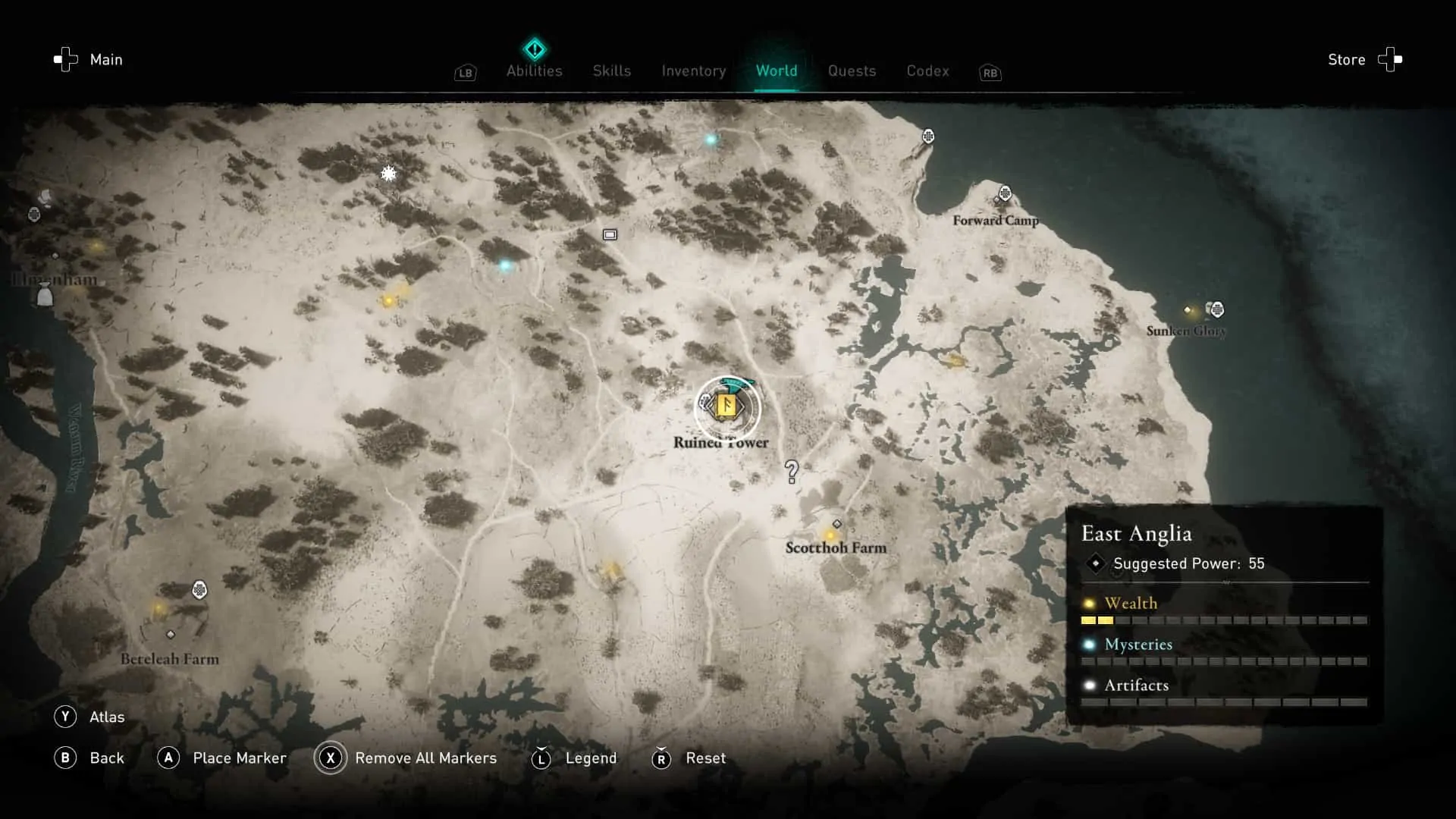Select the Bereleah Farm synchronization point
The height and width of the screenshot is (819, 1456).
(x=200, y=588)
